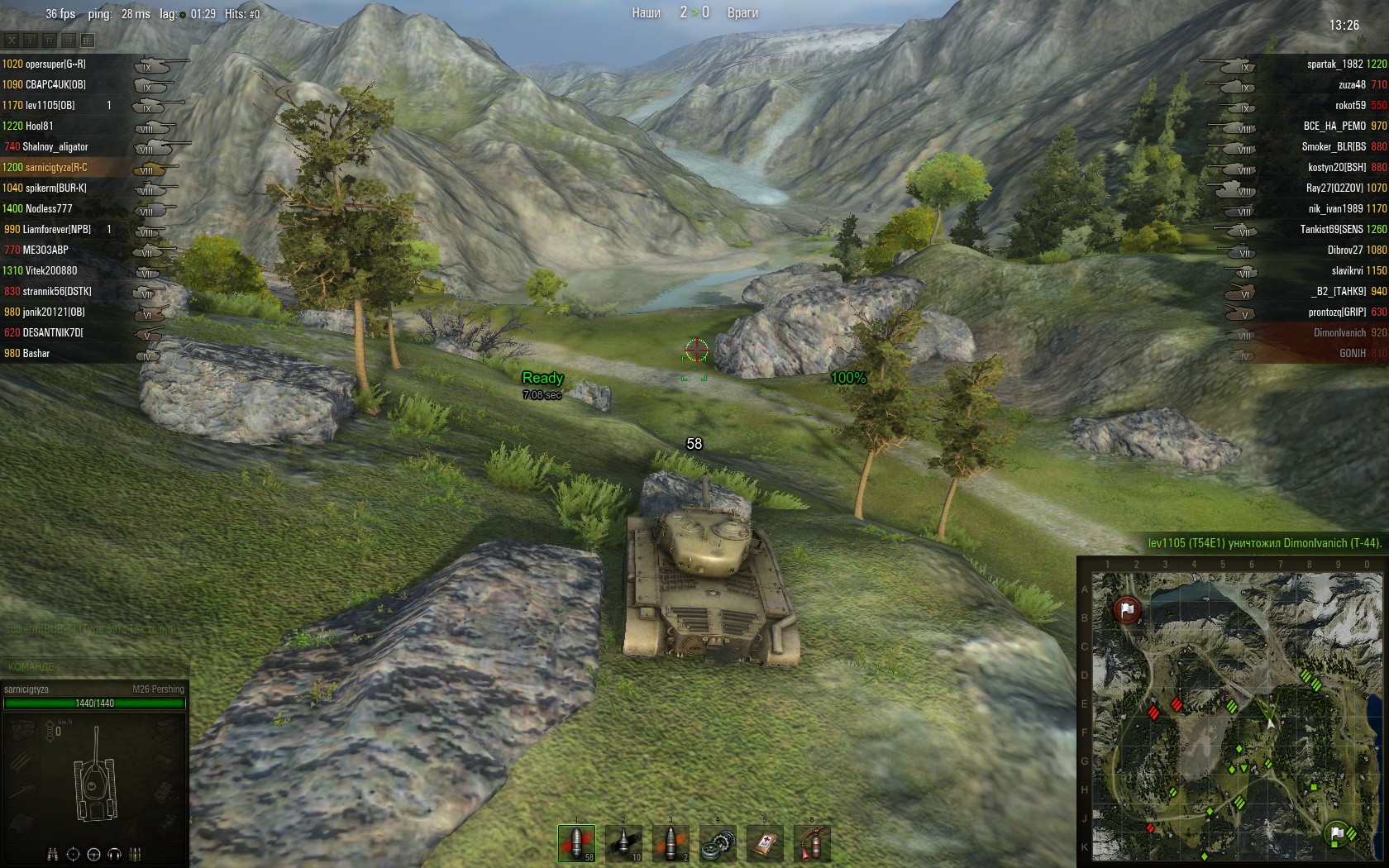This screenshot has height=868, width=1389.
Task: Select enemy Tankist69 in the enemy roster
Action: coord(1331,229)
